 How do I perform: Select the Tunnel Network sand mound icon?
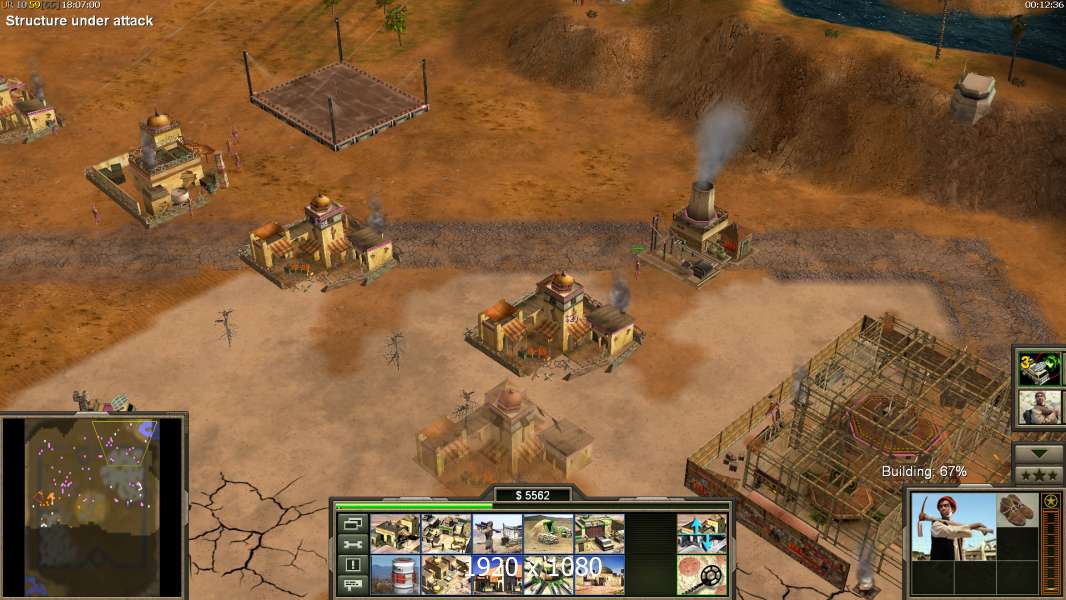548,534
